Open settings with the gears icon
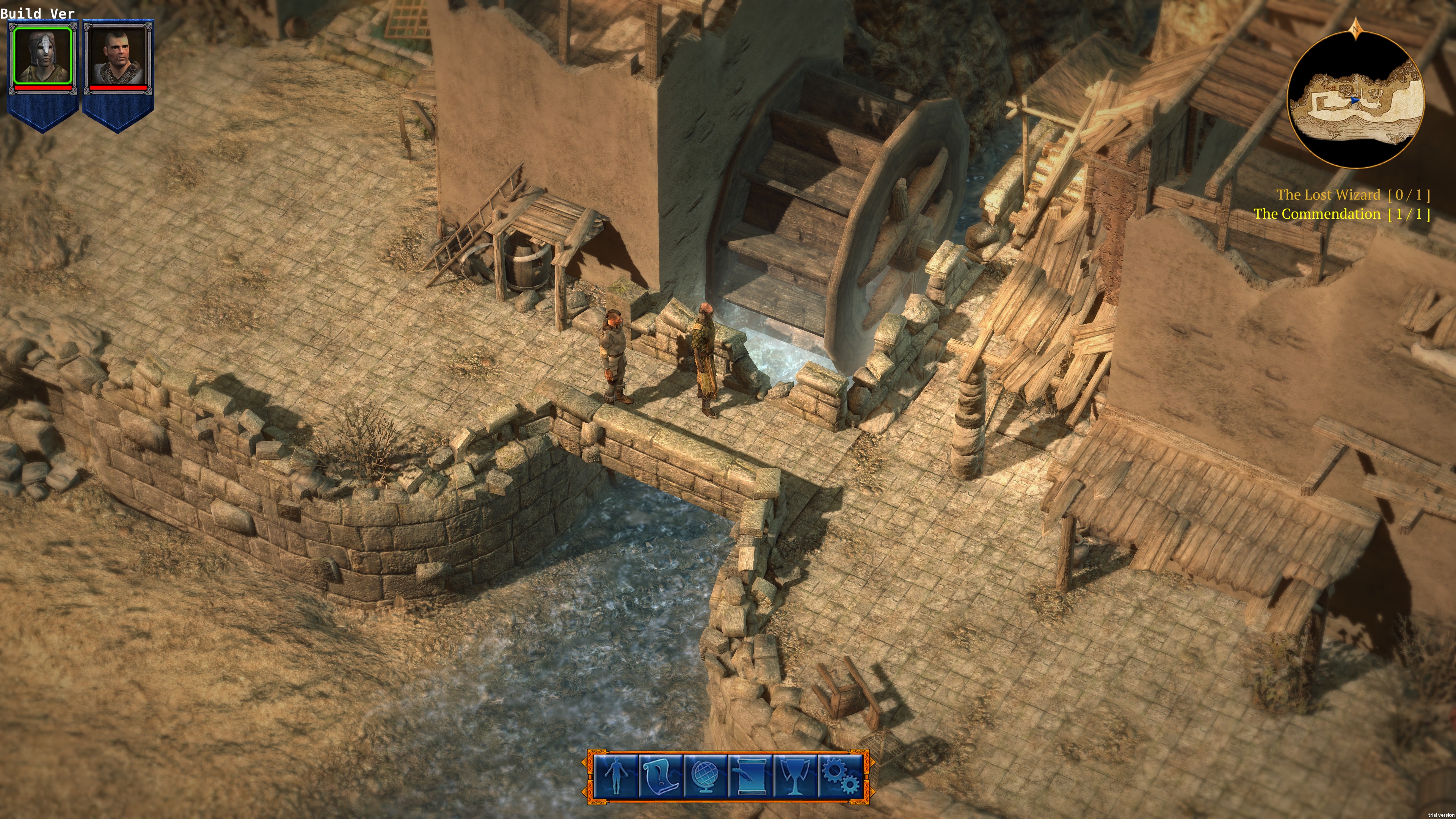1456x819 pixels. click(x=840, y=776)
